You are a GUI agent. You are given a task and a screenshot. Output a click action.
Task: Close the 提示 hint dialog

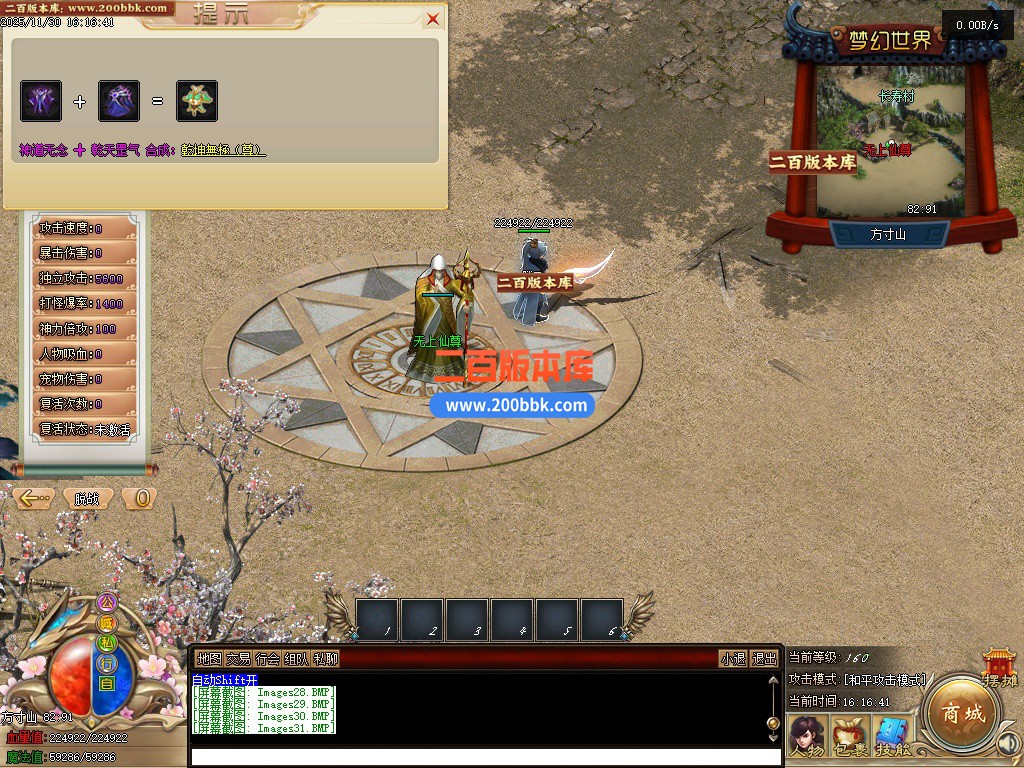(432, 19)
